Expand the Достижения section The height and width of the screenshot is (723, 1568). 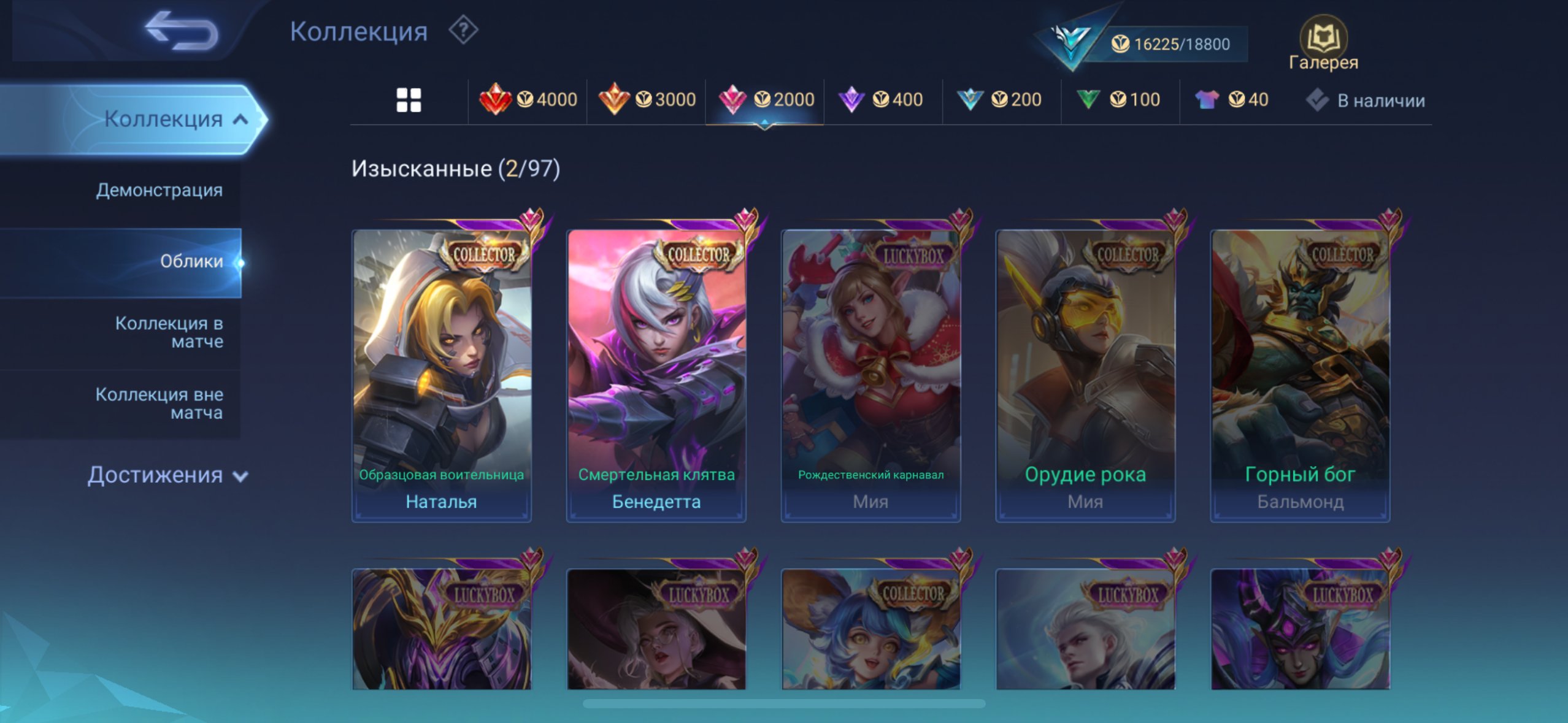(x=167, y=475)
